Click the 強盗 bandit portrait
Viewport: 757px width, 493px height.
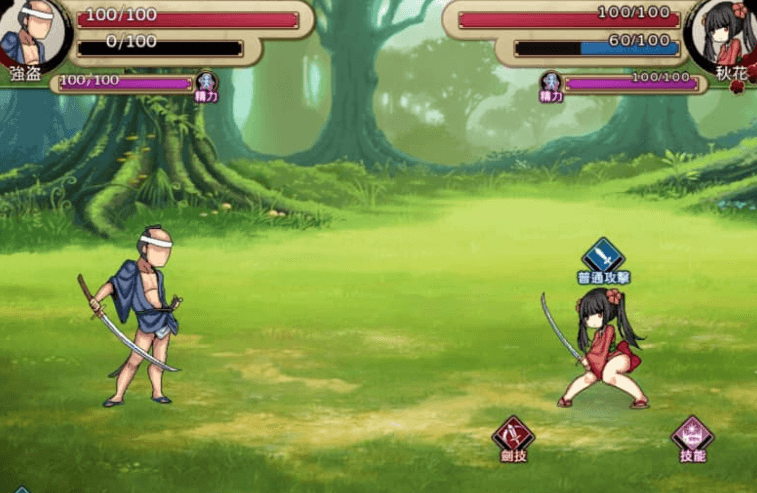(30, 33)
